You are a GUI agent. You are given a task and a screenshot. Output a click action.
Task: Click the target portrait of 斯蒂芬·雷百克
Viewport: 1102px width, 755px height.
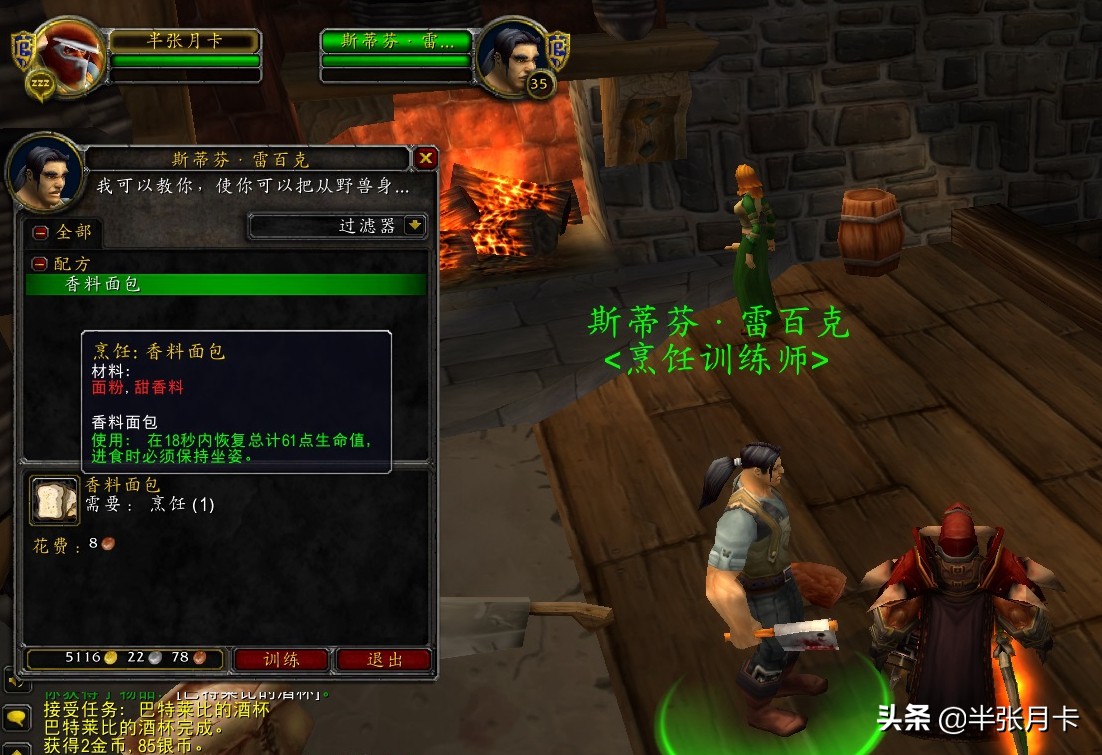click(510, 57)
